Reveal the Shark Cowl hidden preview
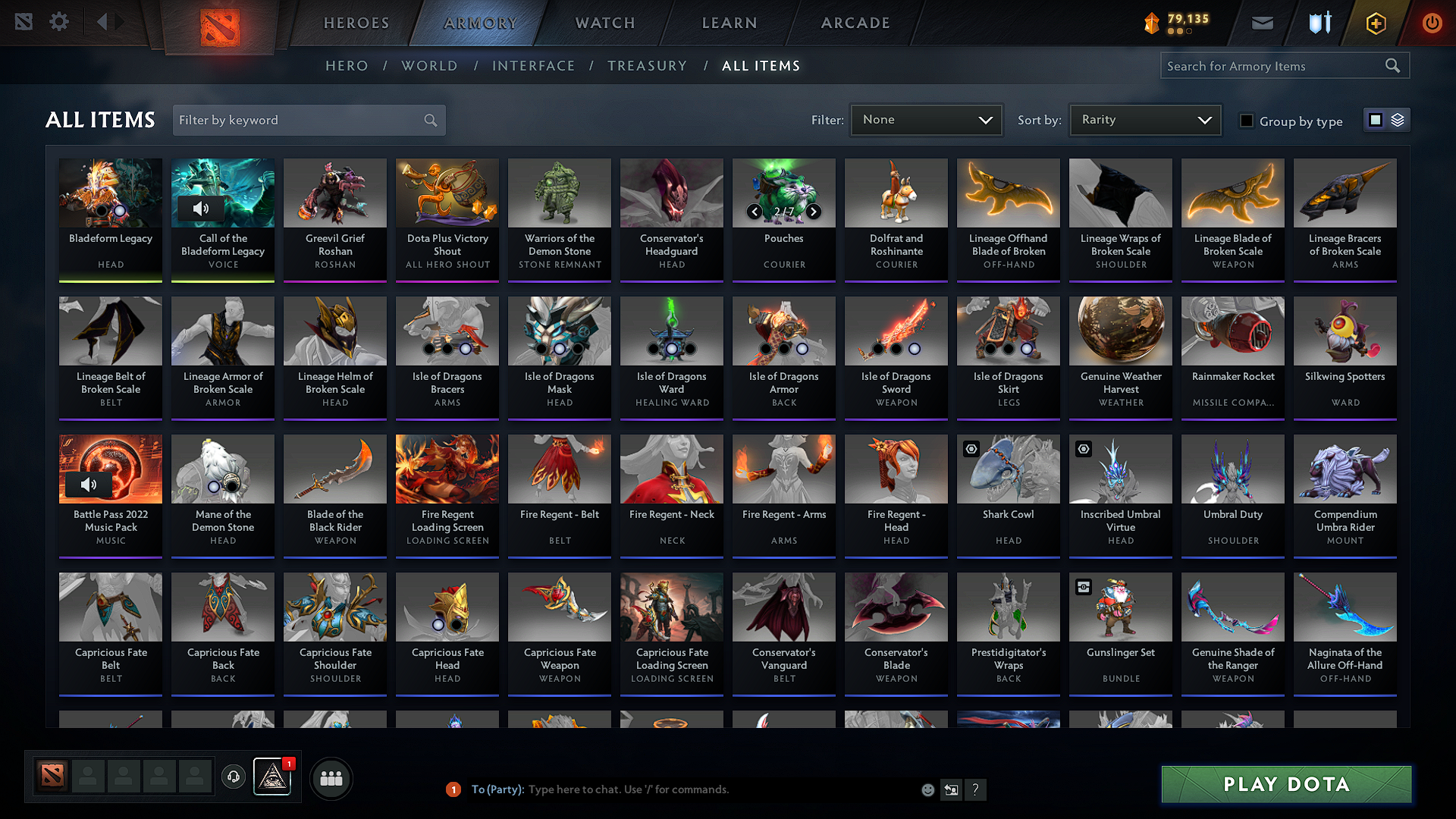Image resolution: width=1456 pixels, height=819 pixels. tap(971, 449)
